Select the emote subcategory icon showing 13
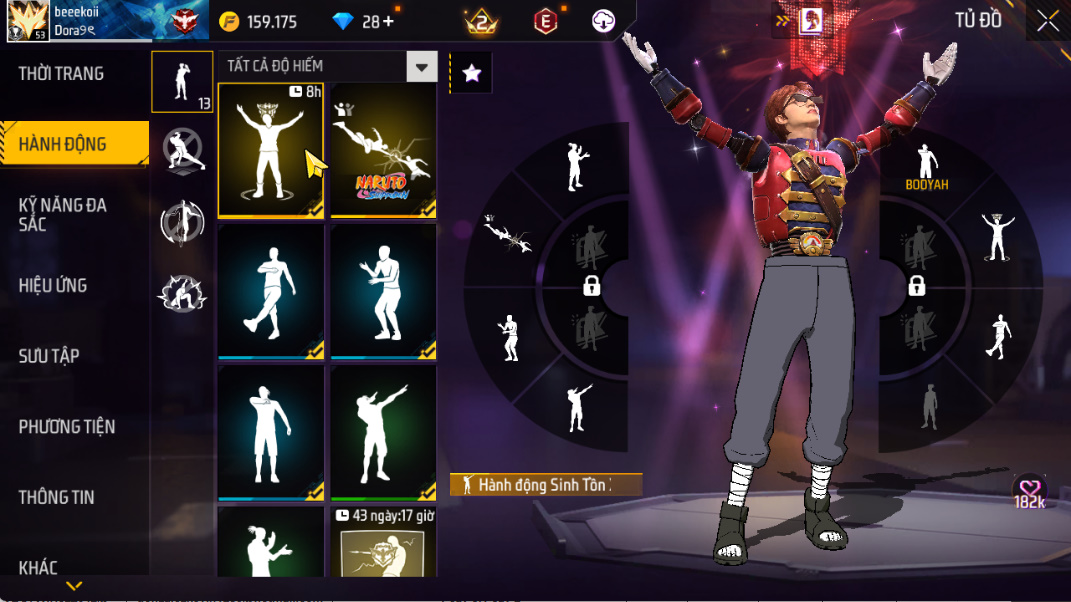The width and height of the screenshot is (1071, 602). coord(182,82)
